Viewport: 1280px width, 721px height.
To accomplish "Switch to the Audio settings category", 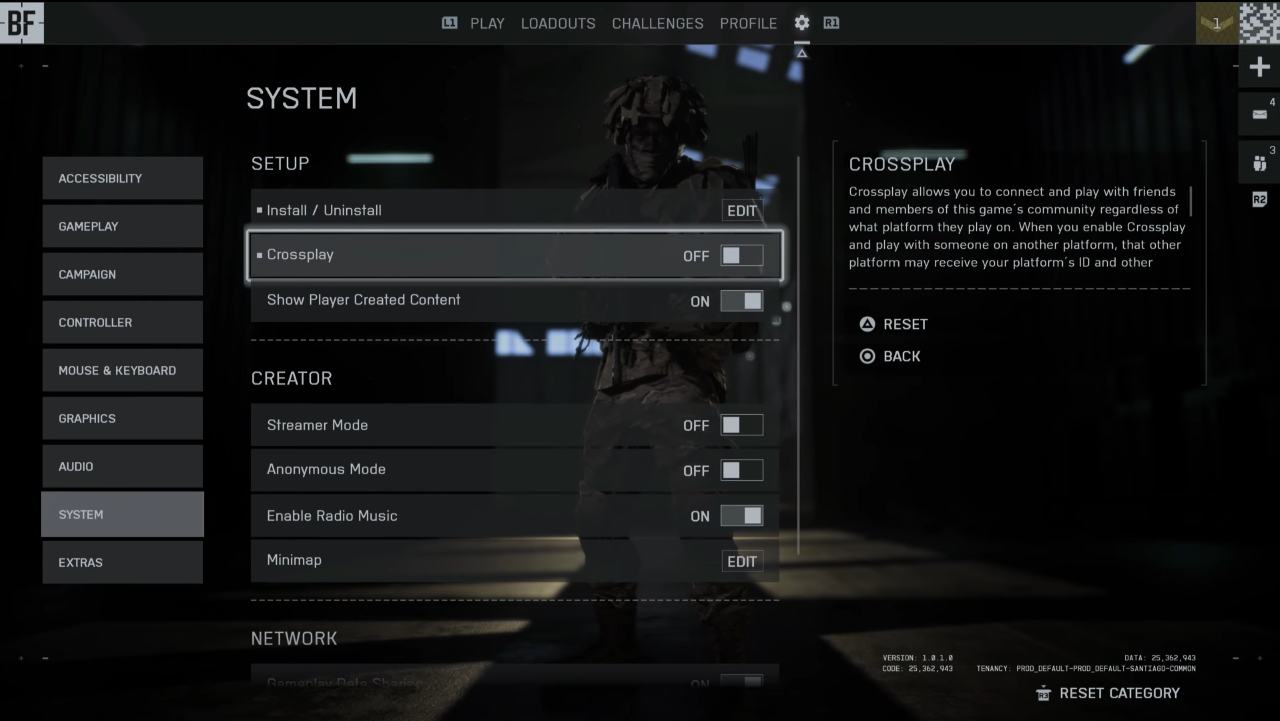I will click(122, 466).
